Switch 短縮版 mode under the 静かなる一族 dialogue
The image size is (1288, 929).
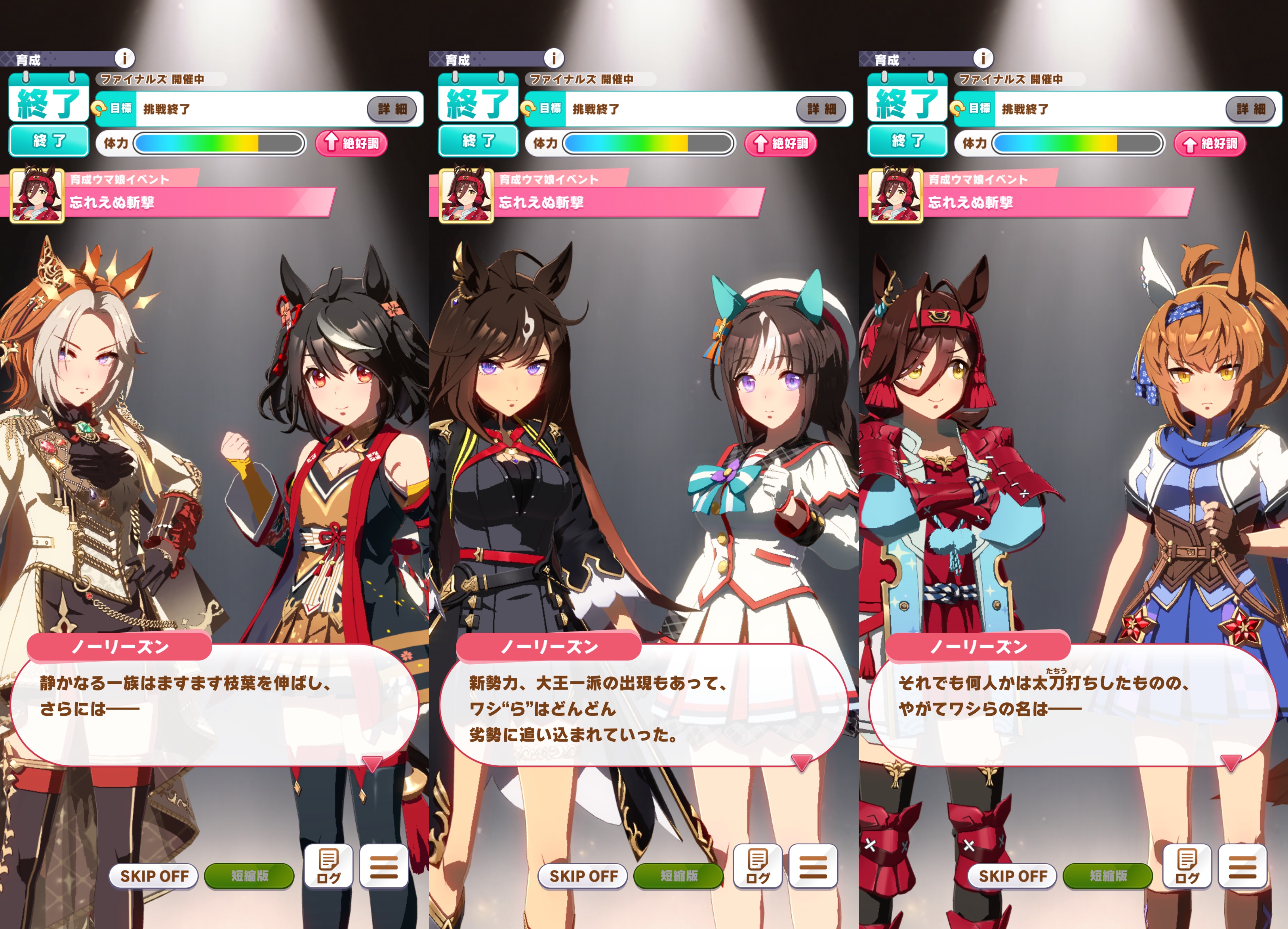[249, 875]
